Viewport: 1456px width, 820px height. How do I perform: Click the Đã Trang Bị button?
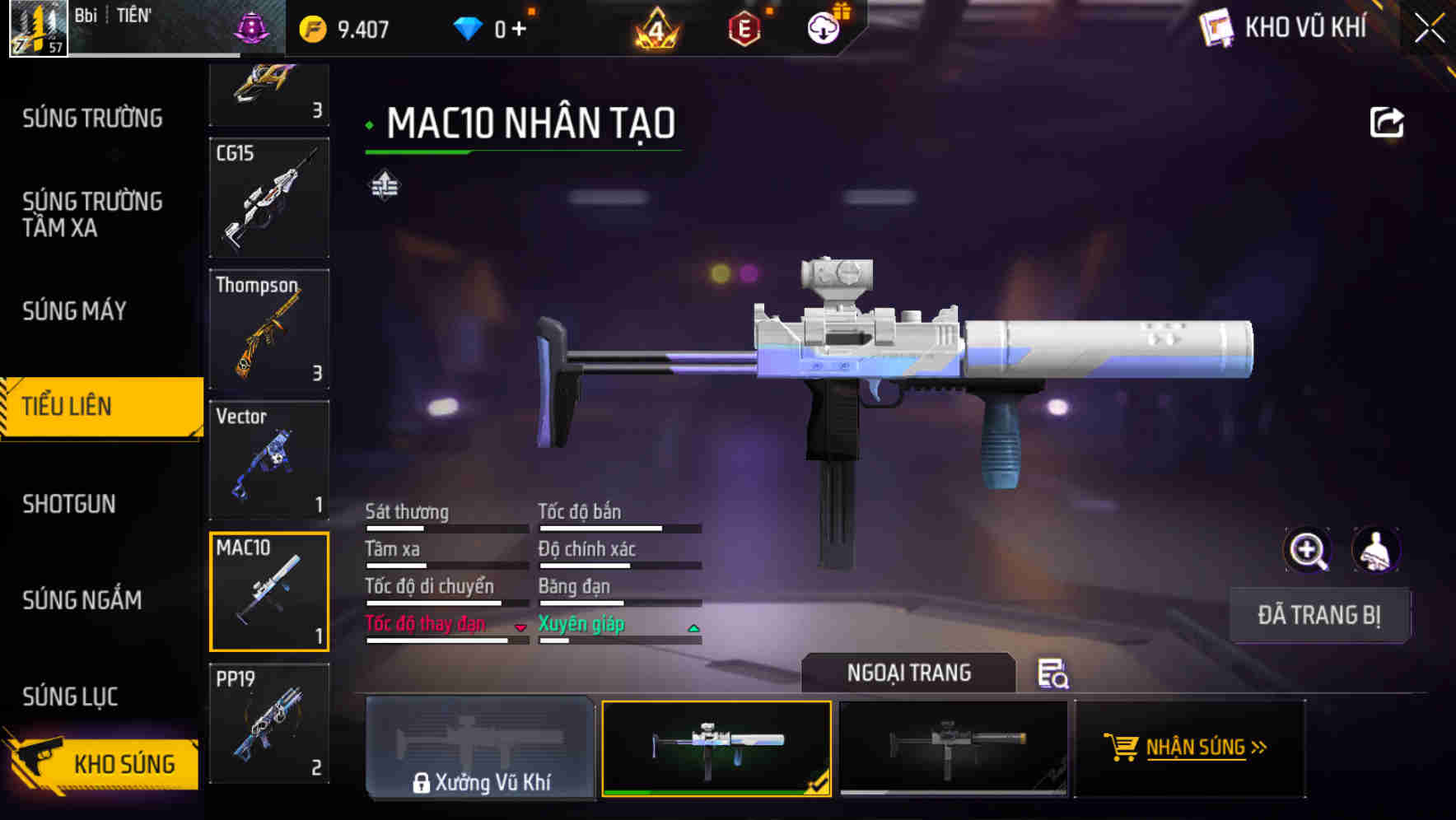[1319, 615]
